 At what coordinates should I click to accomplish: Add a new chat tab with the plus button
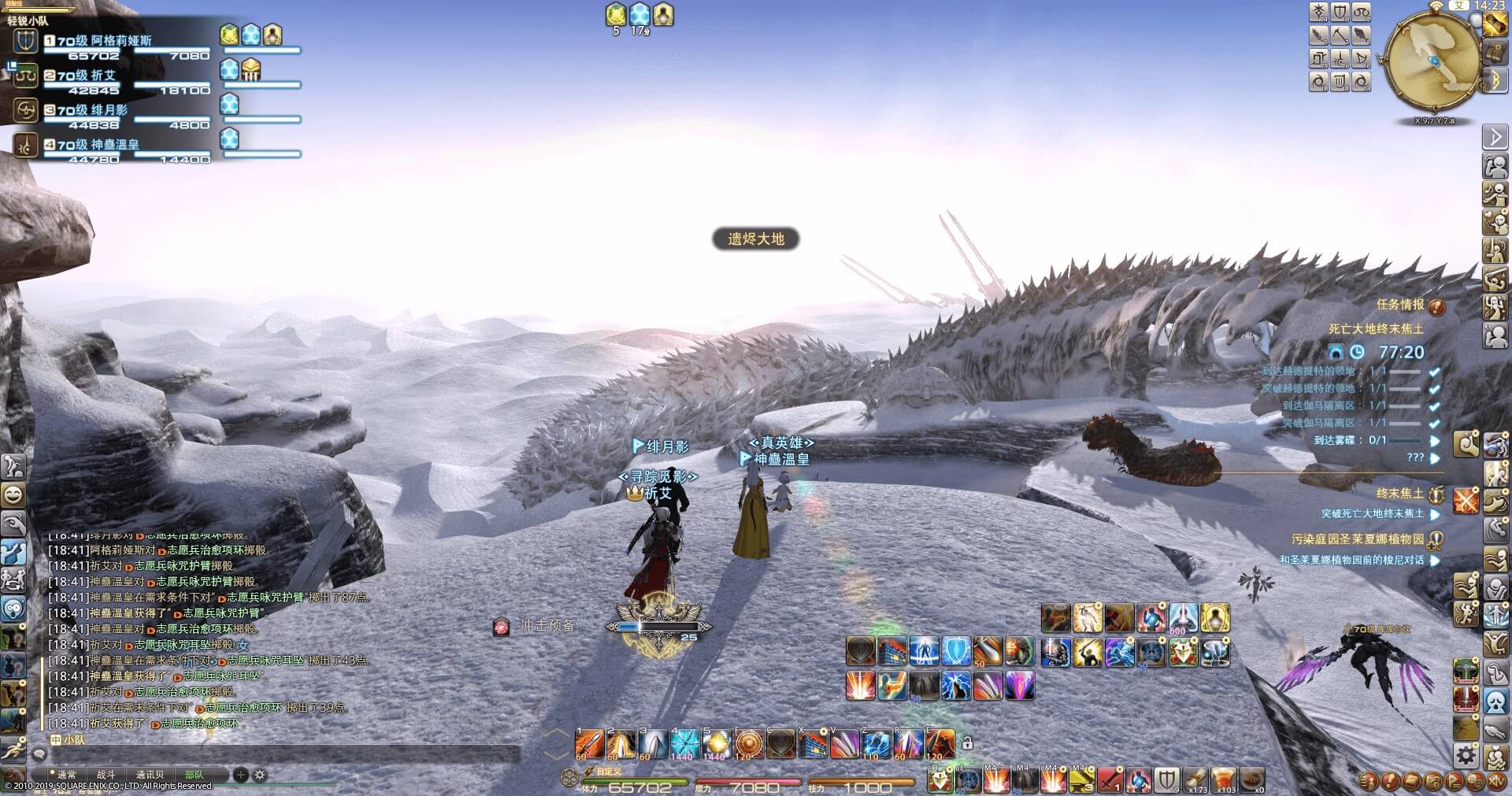click(x=241, y=775)
